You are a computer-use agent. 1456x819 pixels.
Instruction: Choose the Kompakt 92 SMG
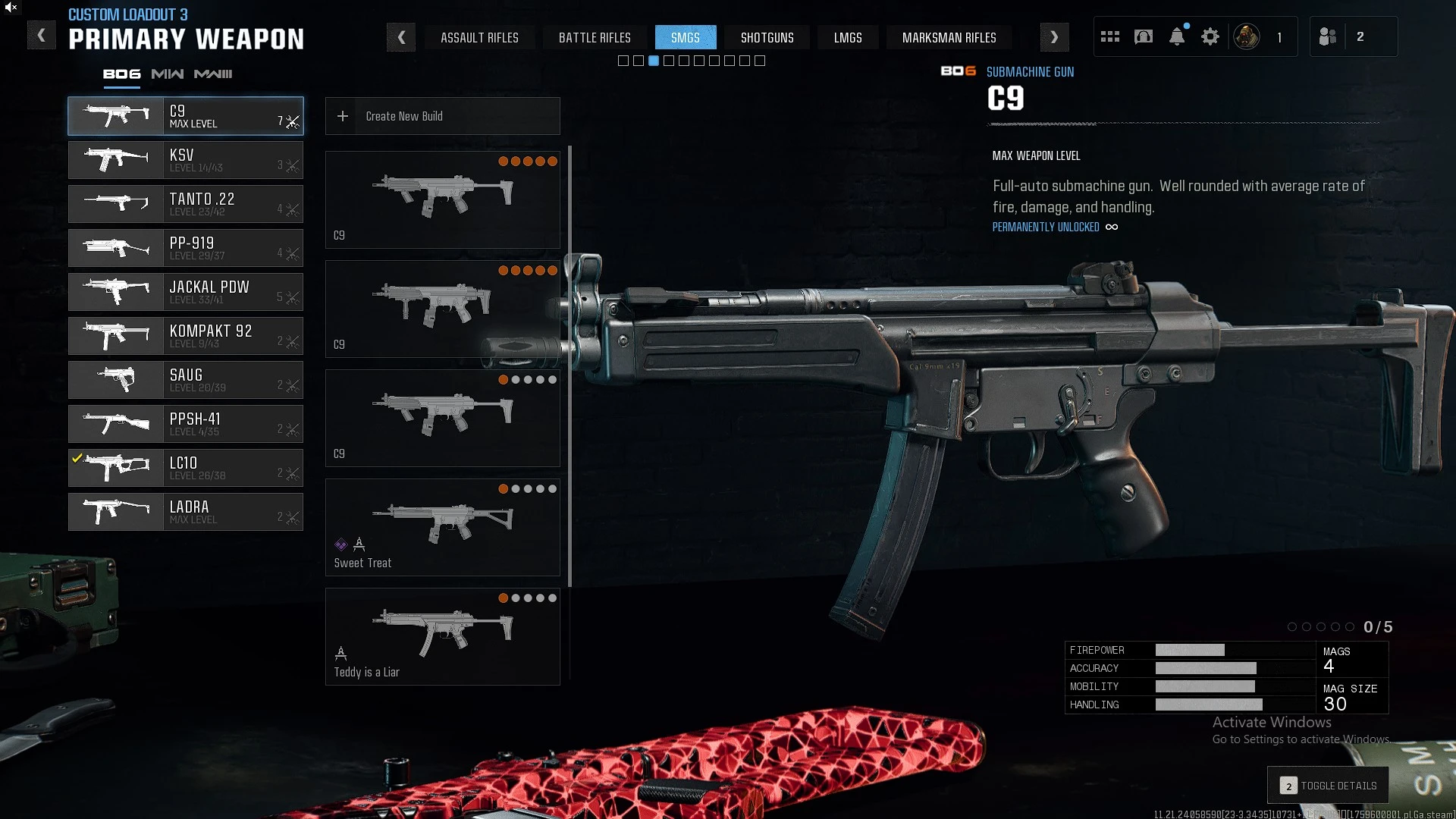coord(186,336)
